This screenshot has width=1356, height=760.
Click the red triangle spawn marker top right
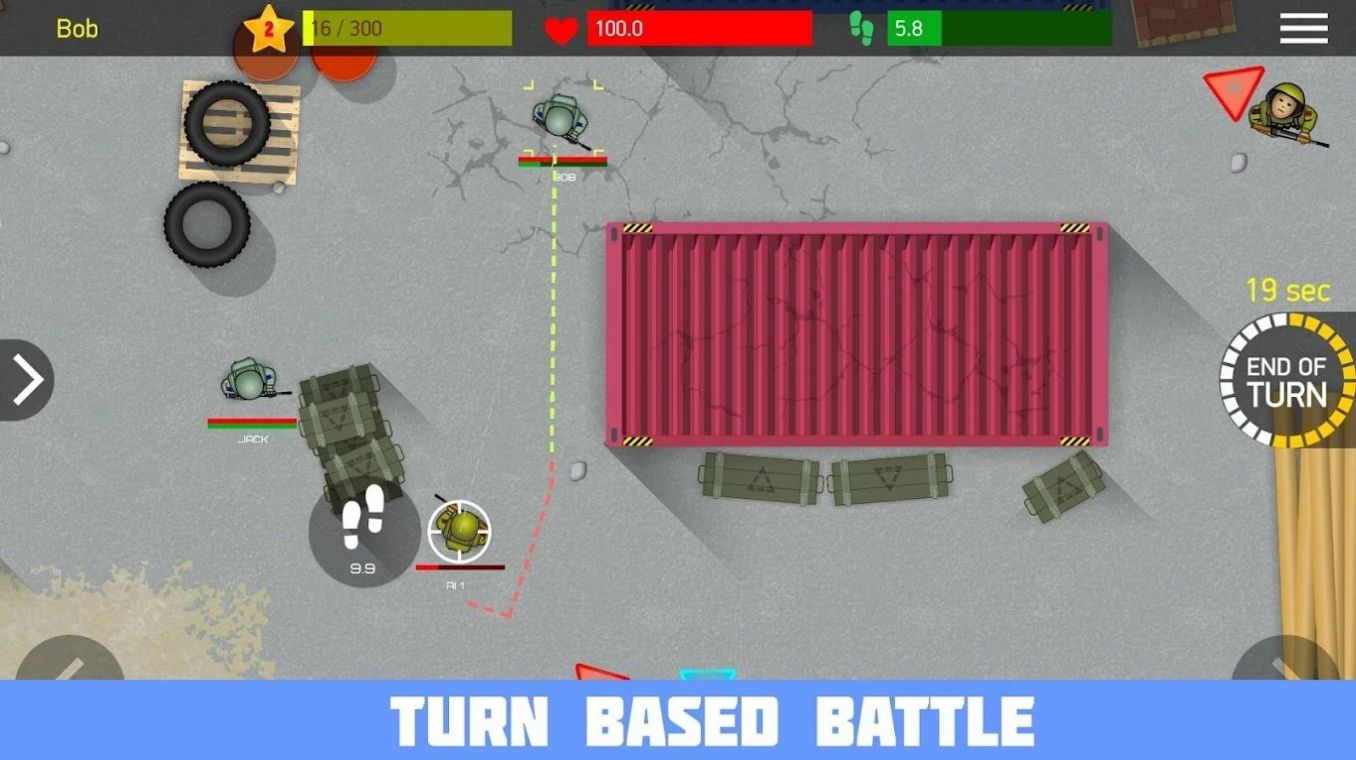point(1235,93)
